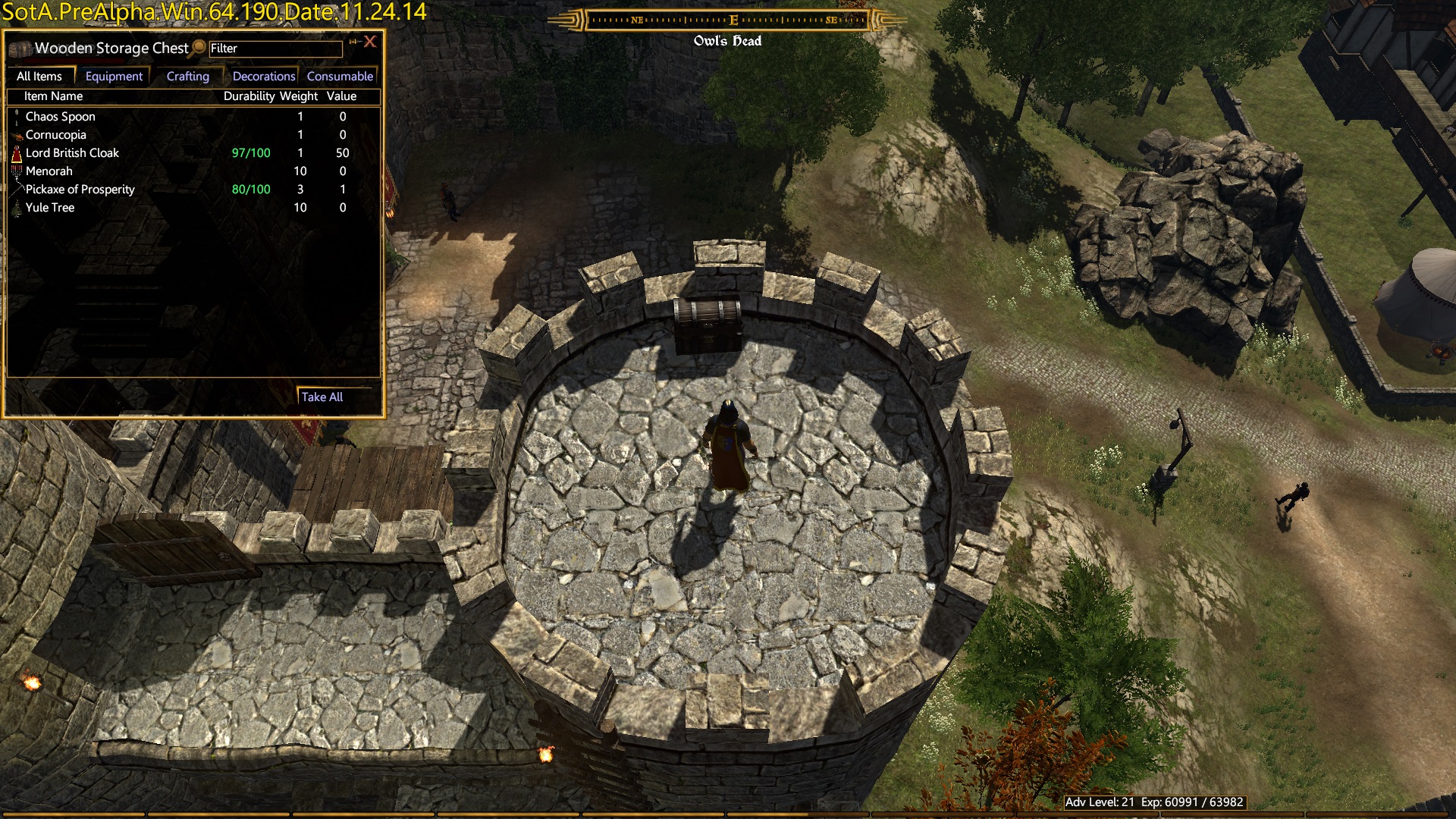Click the pin icon beside close button
Viewport: 1456px width, 819px height.
click(x=353, y=42)
